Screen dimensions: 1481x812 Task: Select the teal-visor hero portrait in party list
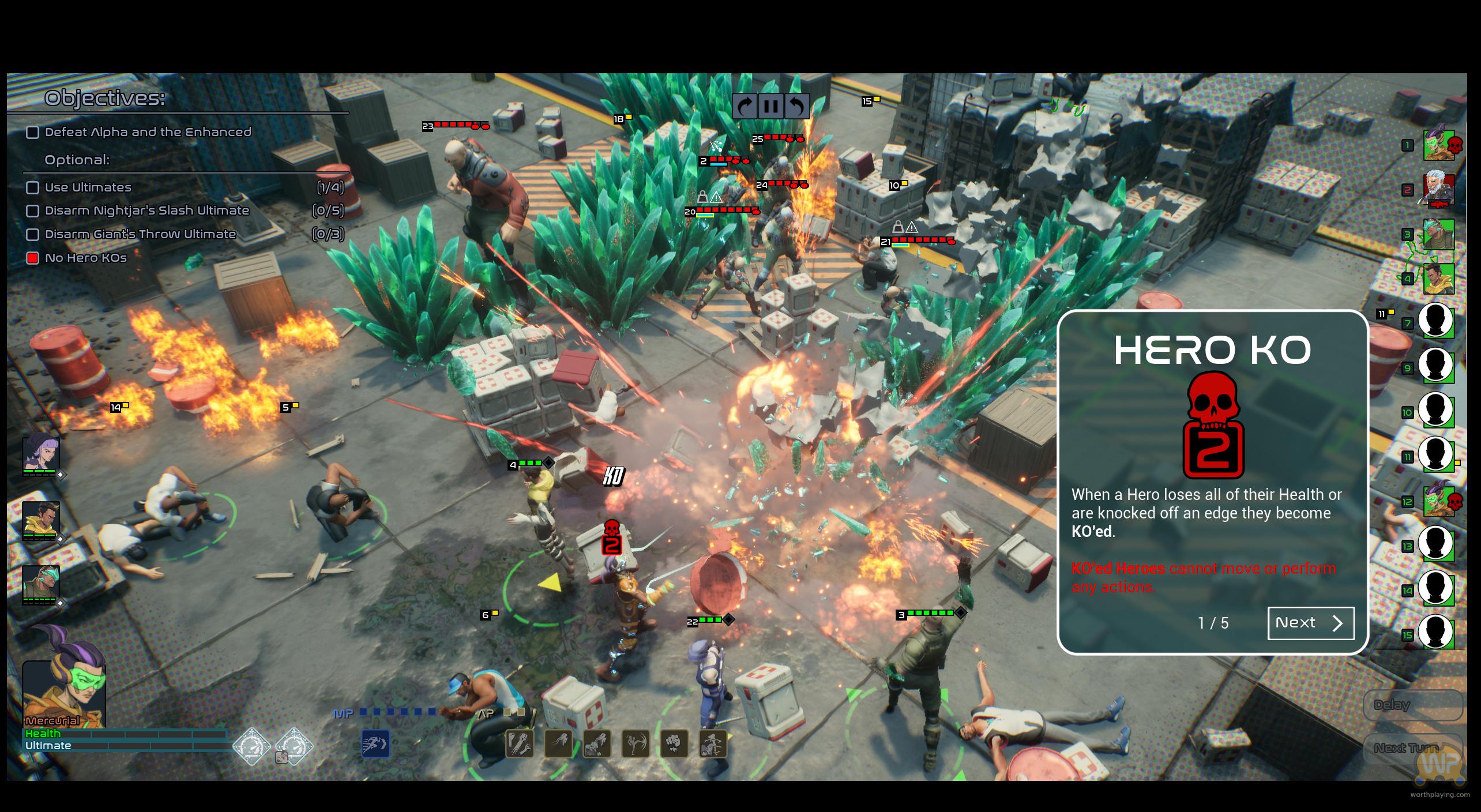click(x=40, y=583)
